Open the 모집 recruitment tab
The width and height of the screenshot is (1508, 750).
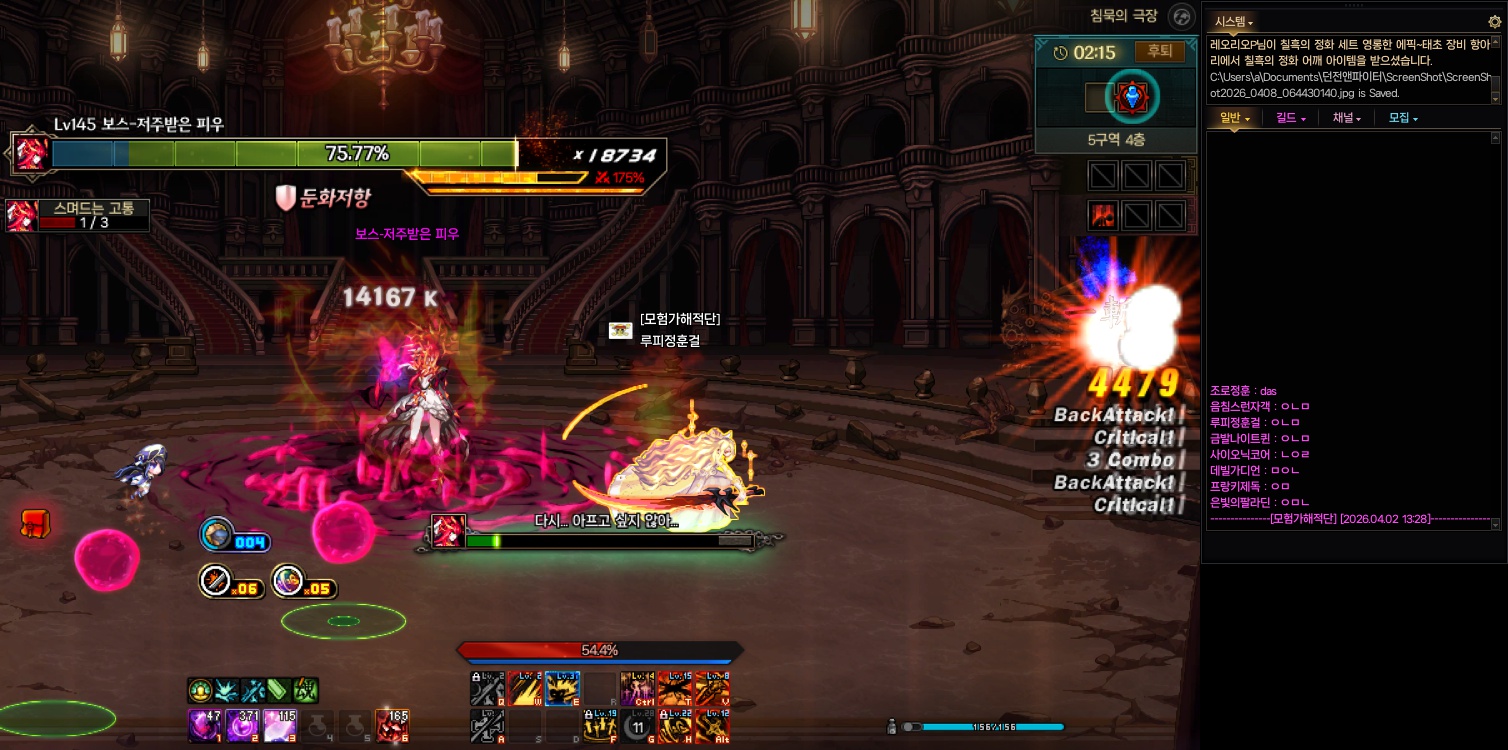1403,118
